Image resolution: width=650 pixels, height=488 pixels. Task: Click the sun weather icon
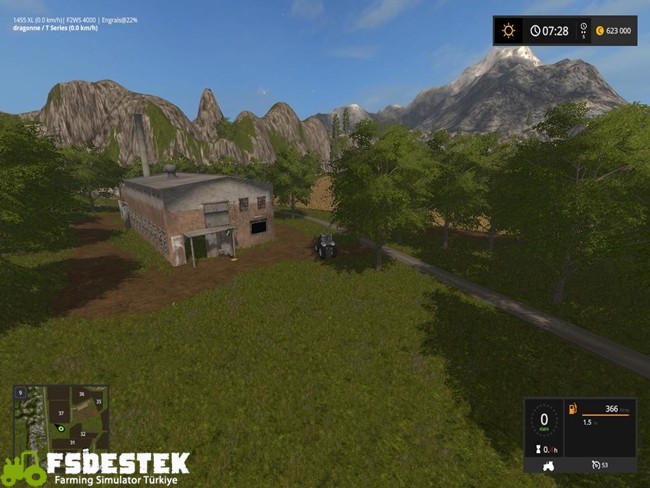point(508,30)
